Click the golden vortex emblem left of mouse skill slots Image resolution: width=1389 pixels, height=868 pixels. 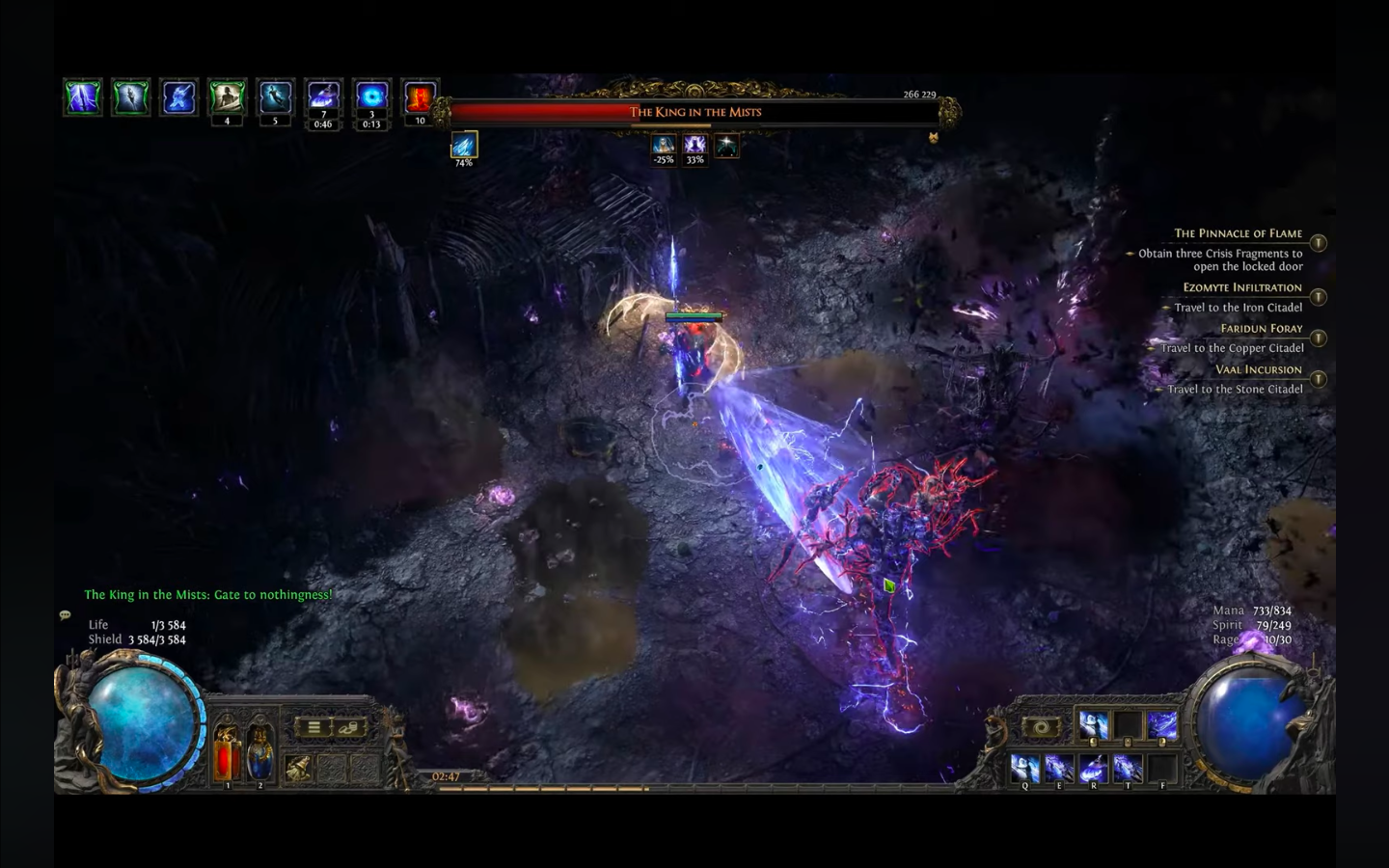pos(1040,728)
